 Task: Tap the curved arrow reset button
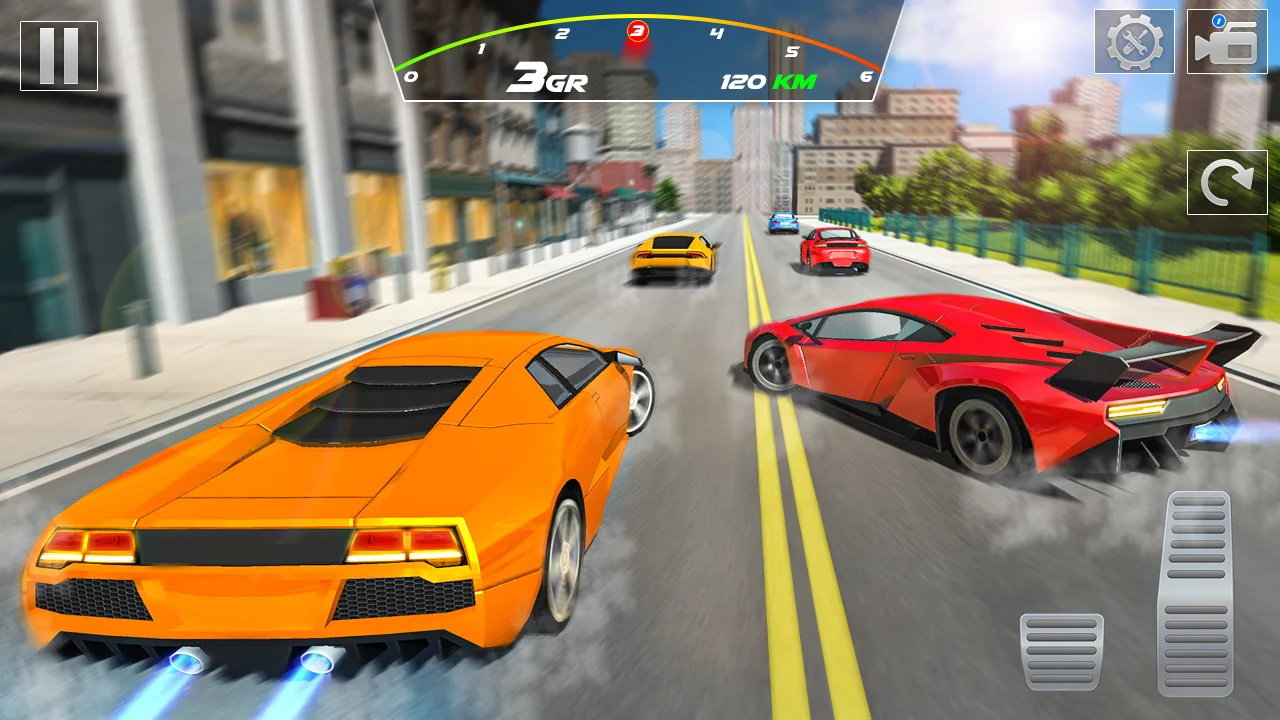(1227, 182)
